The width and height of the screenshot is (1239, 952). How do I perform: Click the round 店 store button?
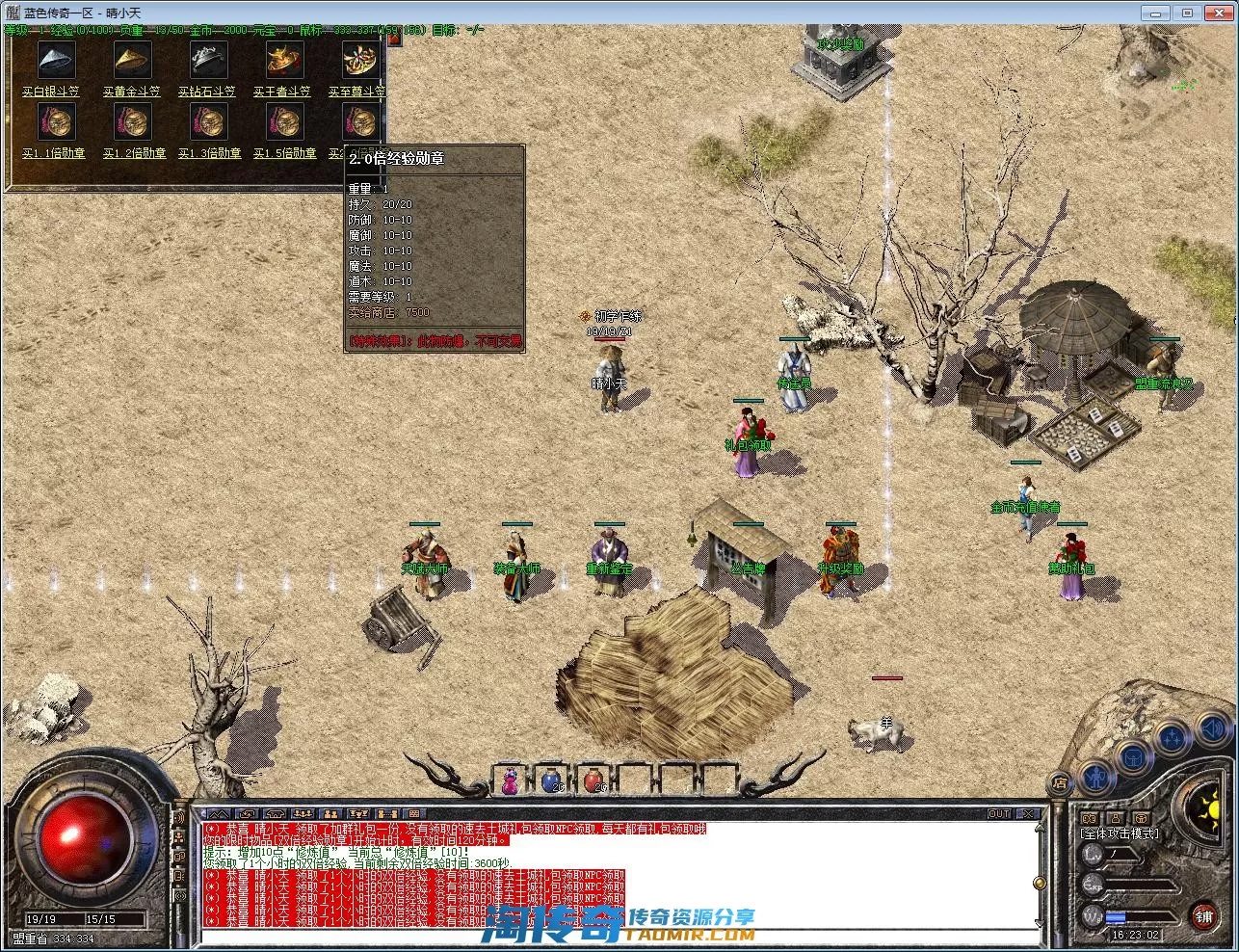click(x=1059, y=782)
